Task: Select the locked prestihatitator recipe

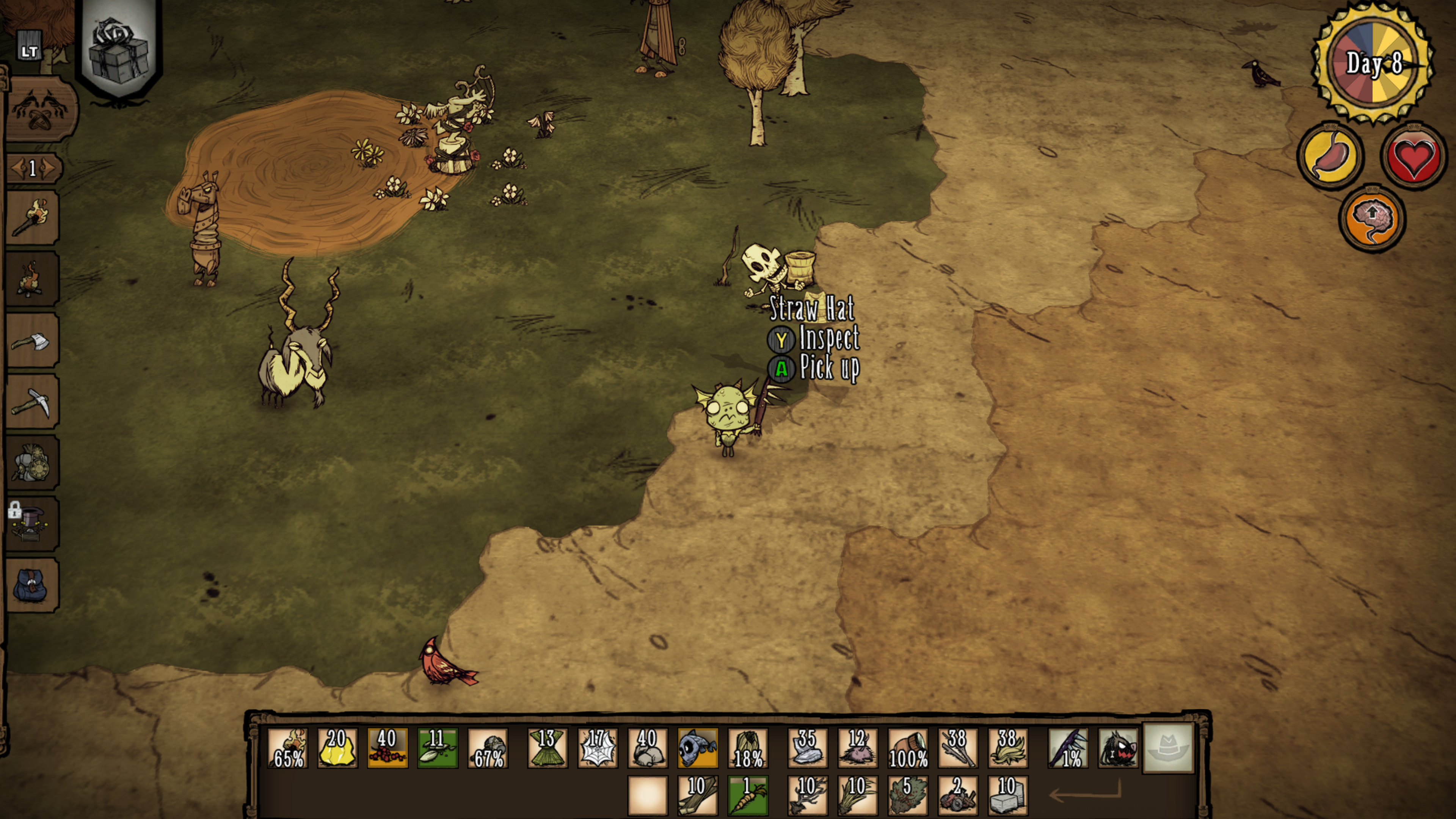Action: pyautogui.click(x=31, y=524)
